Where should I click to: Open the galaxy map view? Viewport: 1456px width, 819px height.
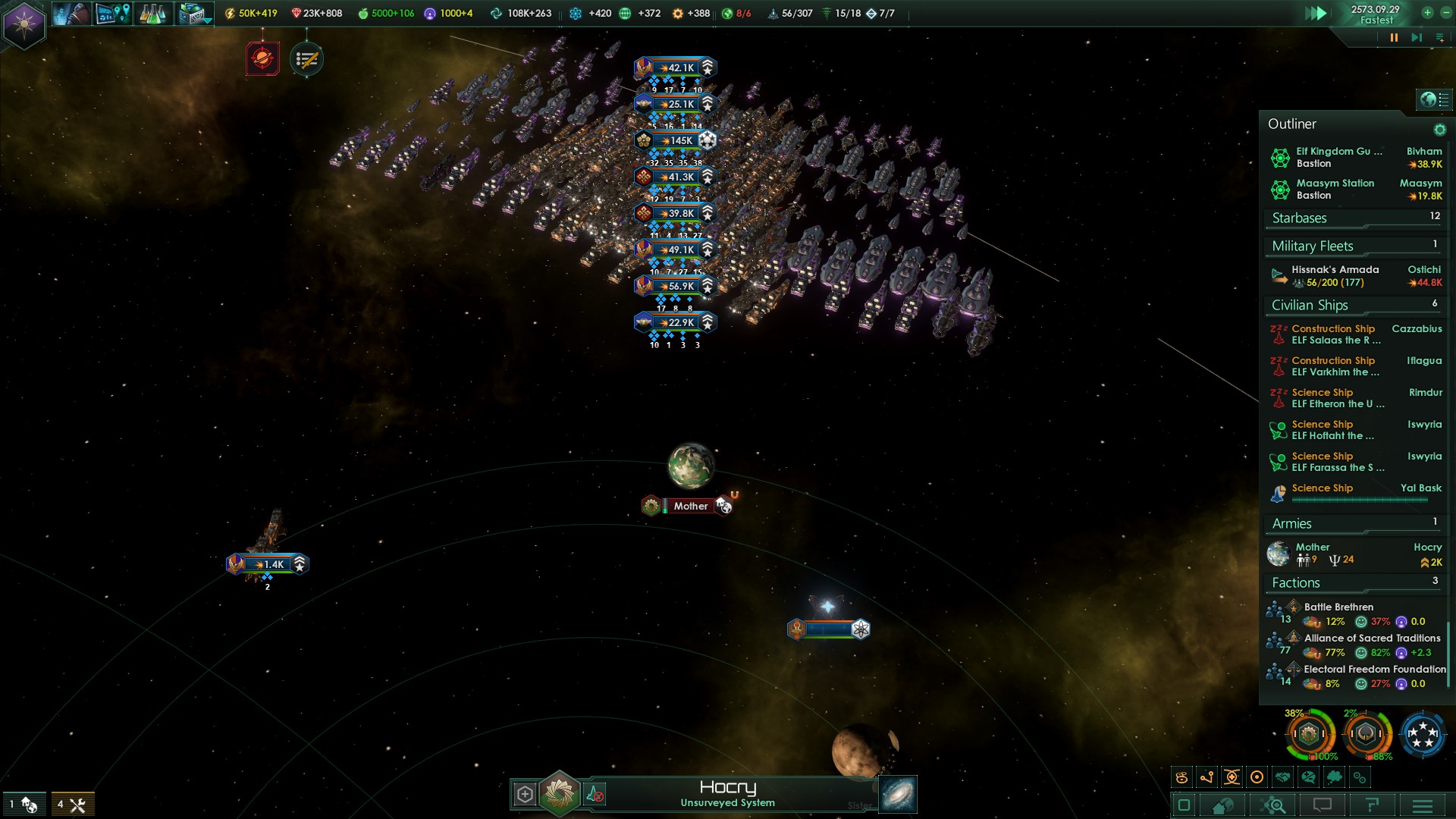click(x=898, y=794)
